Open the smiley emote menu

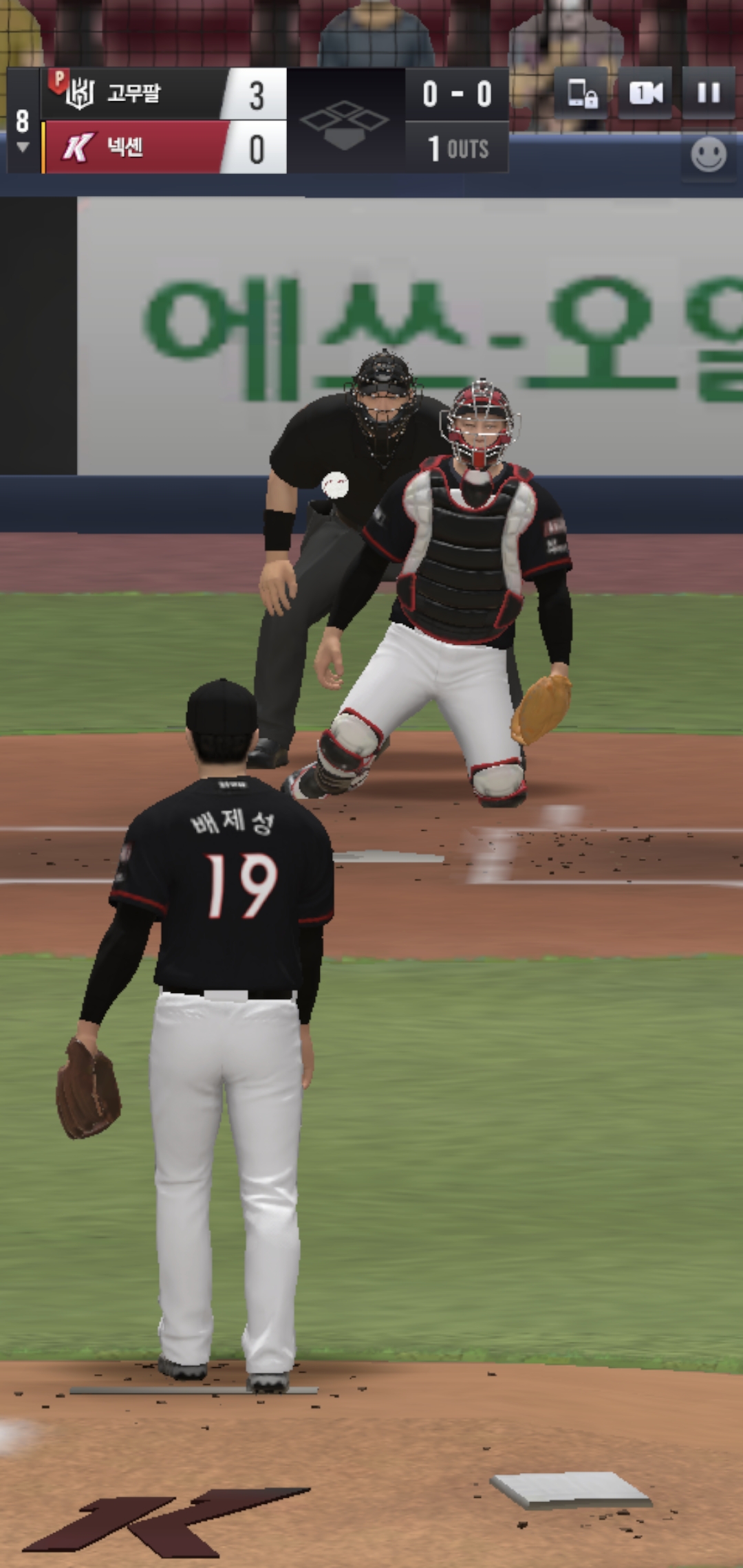(x=708, y=154)
